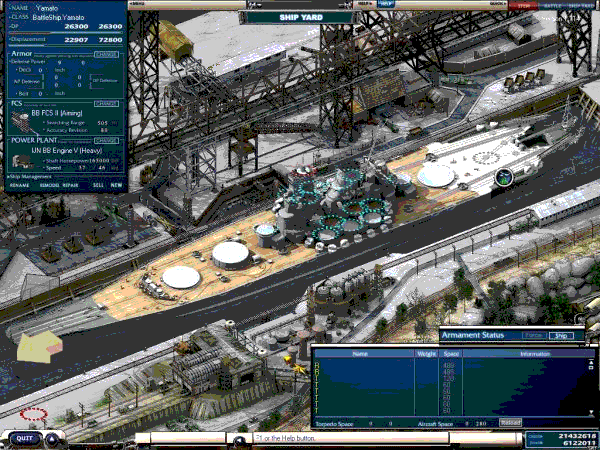The height and width of the screenshot is (450, 600).
Task: Click the QUIT button
Action: click(x=23, y=437)
